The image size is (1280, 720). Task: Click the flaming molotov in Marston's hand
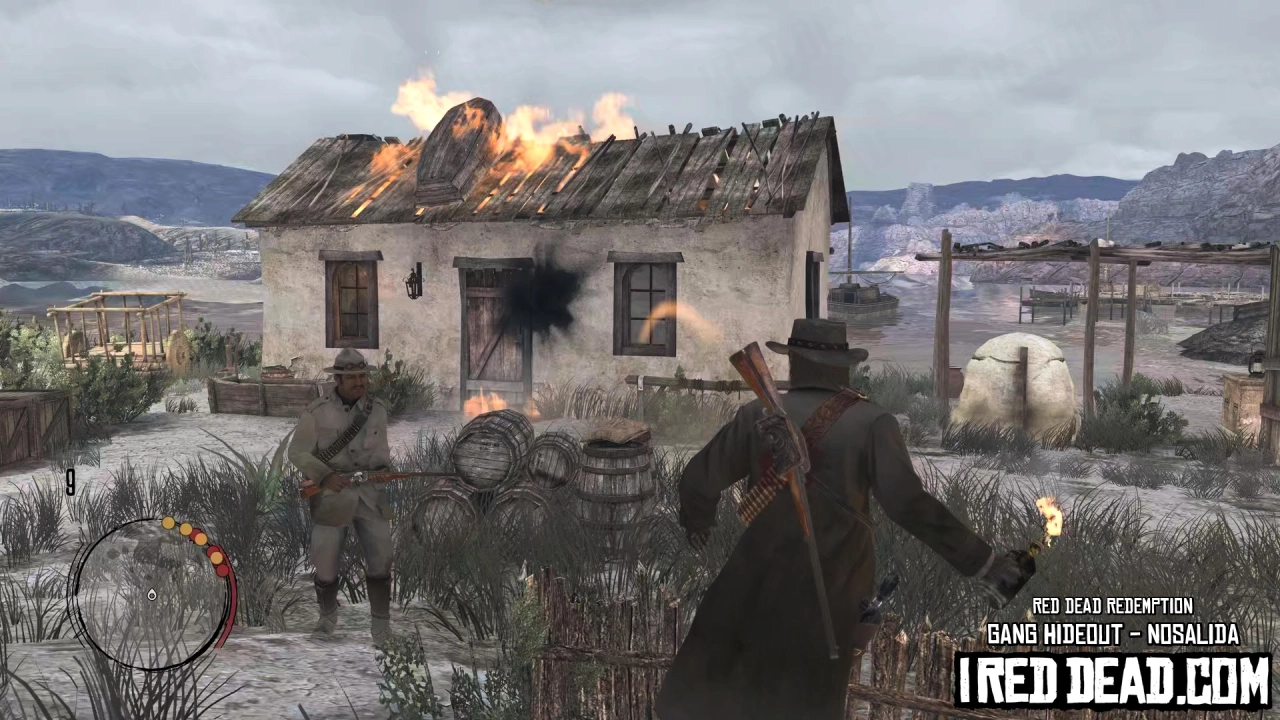coord(1031,541)
